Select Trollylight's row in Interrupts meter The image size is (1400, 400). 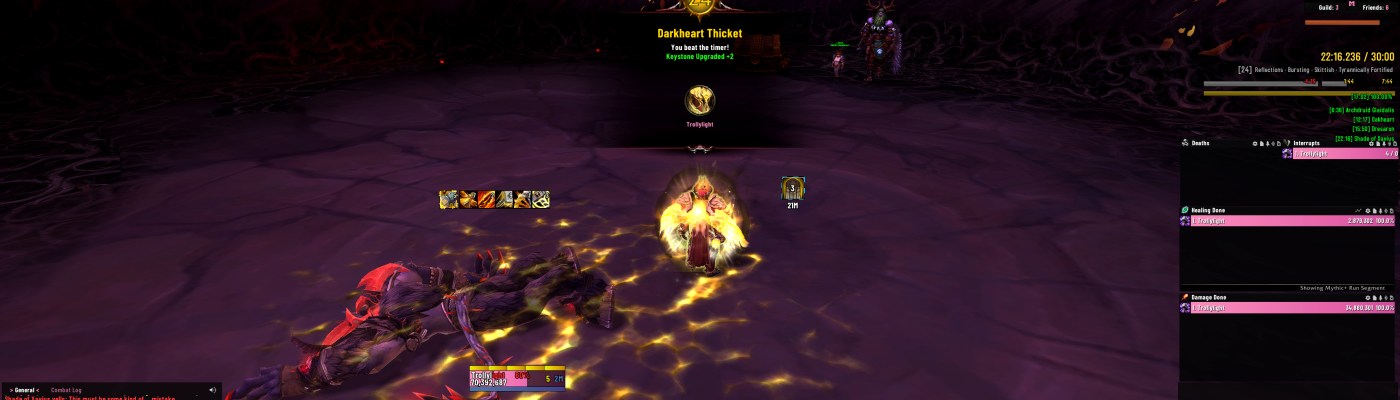pyautogui.click(x=1340, y=154)
